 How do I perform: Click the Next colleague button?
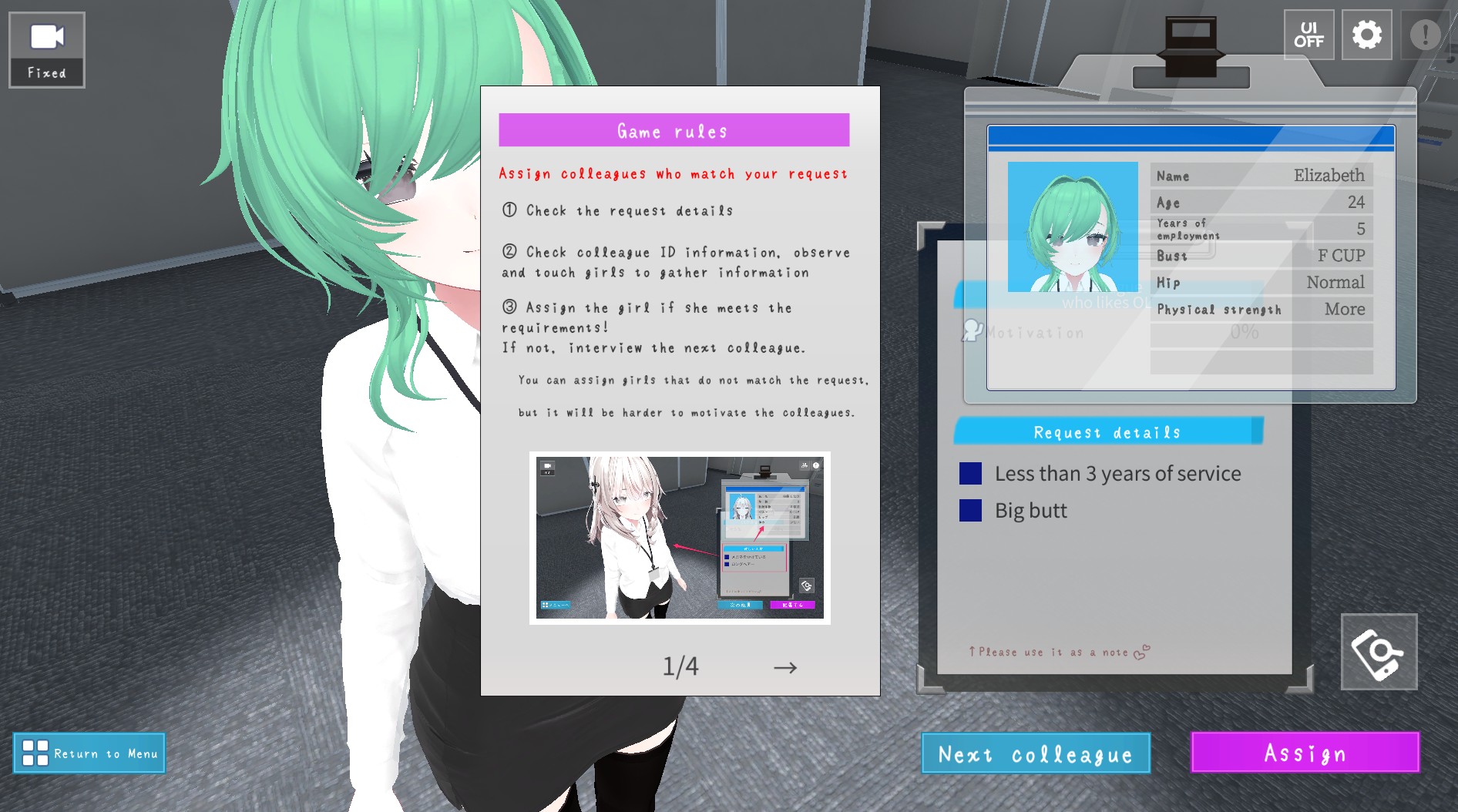click(x=1035, y=753)
